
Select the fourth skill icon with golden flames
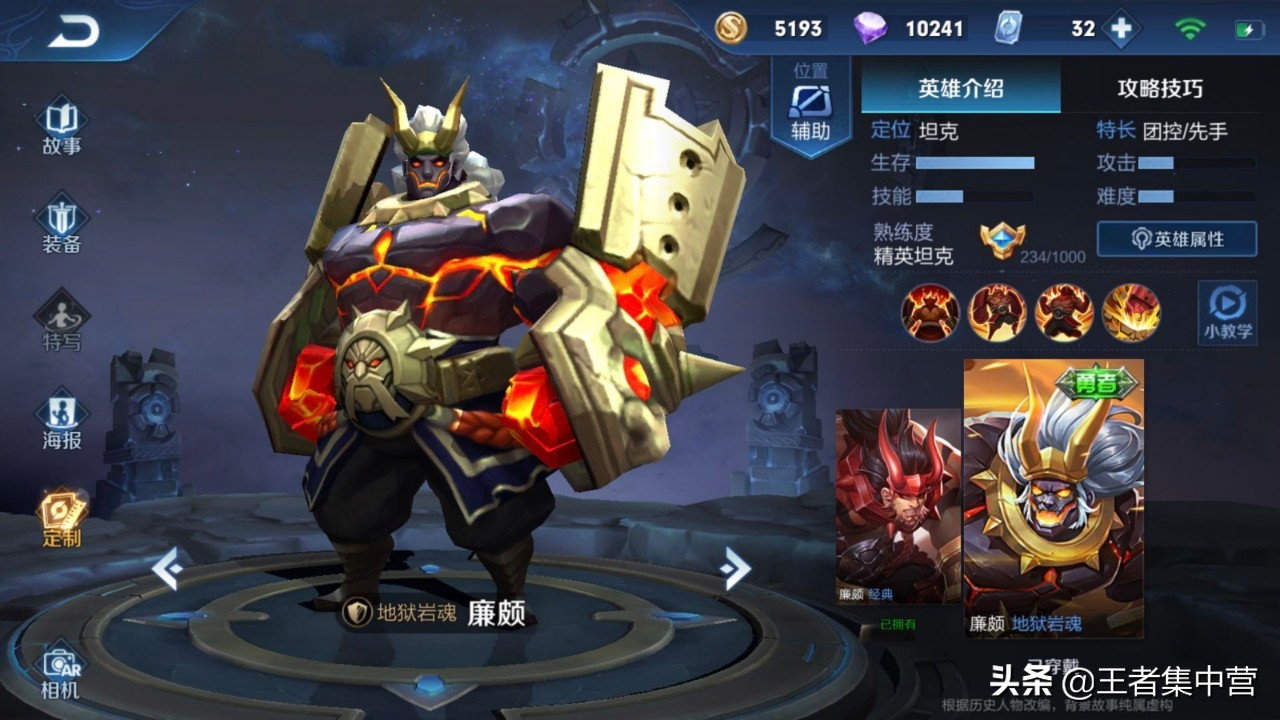point(1131,312)
